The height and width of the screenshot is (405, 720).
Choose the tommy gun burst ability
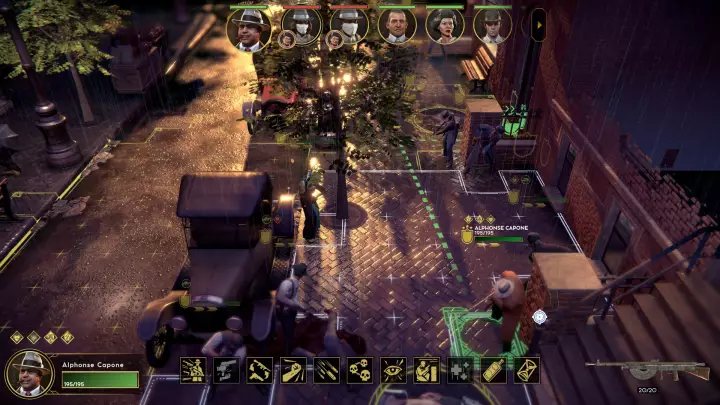(x=260, y=370)
